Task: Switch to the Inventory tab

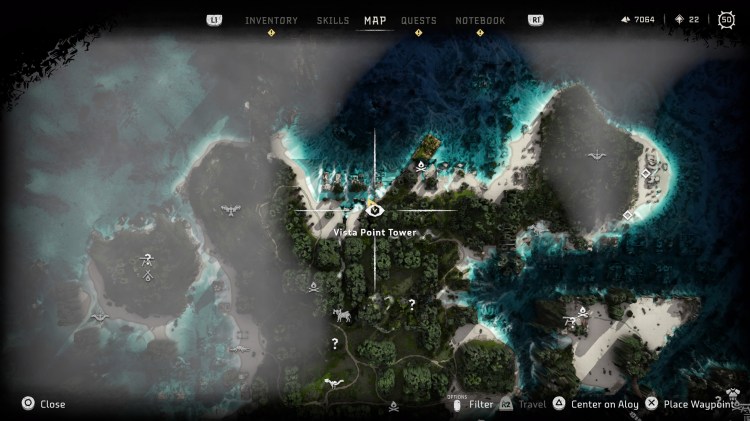Action: click(271, 20)
